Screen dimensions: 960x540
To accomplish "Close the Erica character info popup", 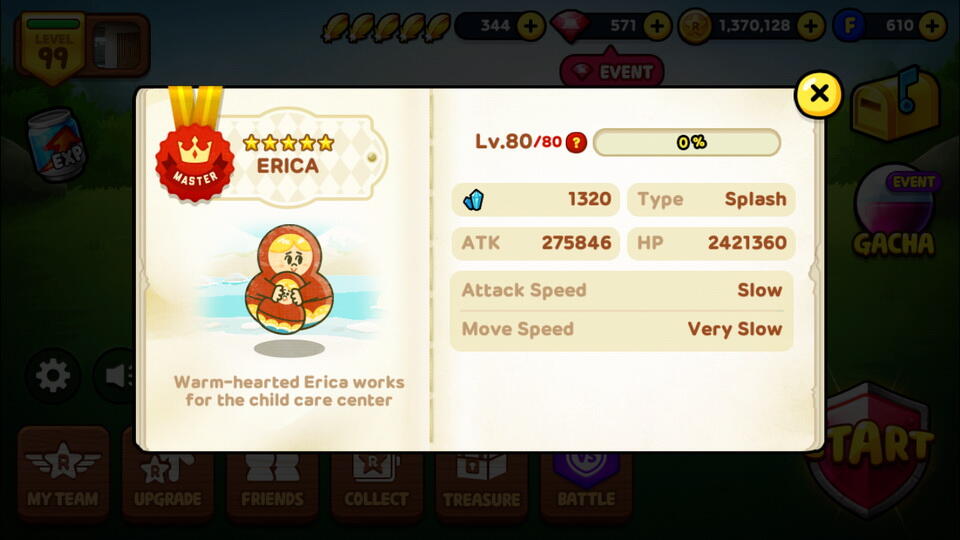I will point(818,94).
